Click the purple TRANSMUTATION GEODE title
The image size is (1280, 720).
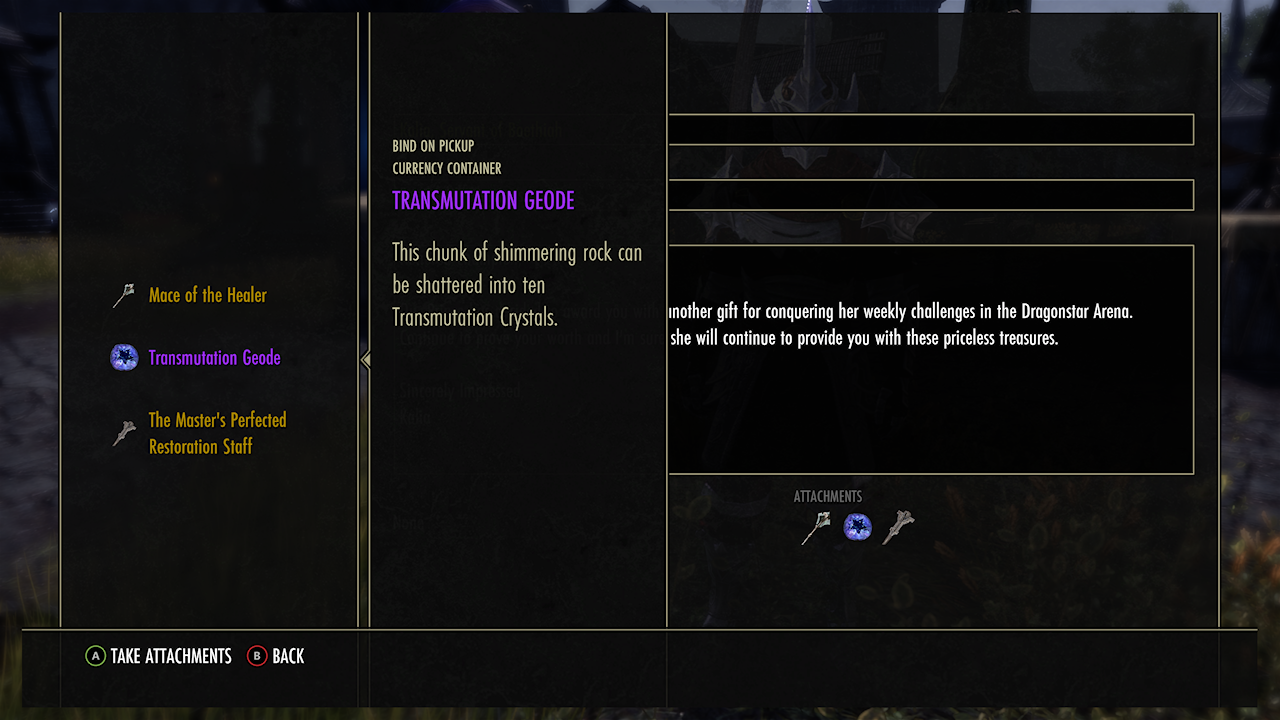[484, 201]
